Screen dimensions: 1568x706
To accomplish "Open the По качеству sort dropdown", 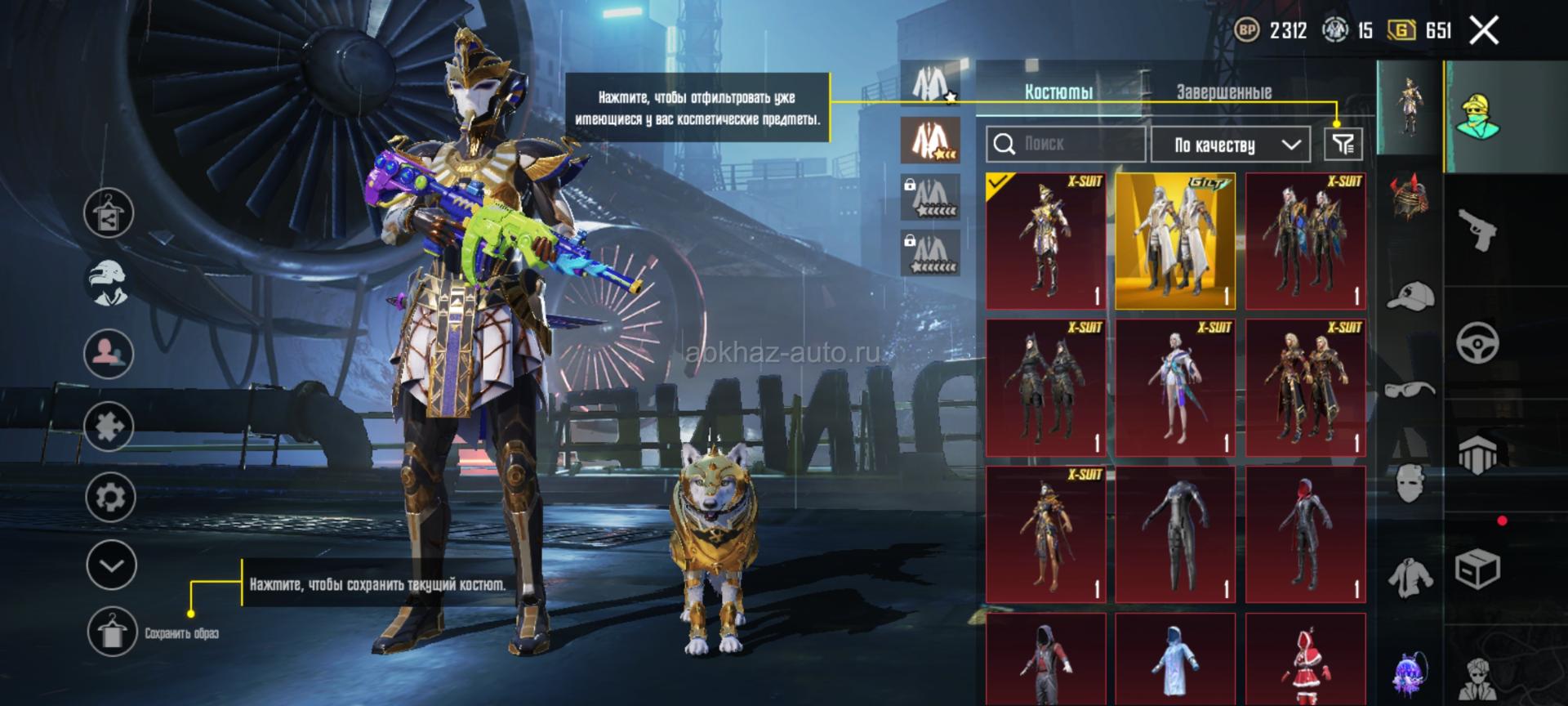I will click(x=1230, y=145).
